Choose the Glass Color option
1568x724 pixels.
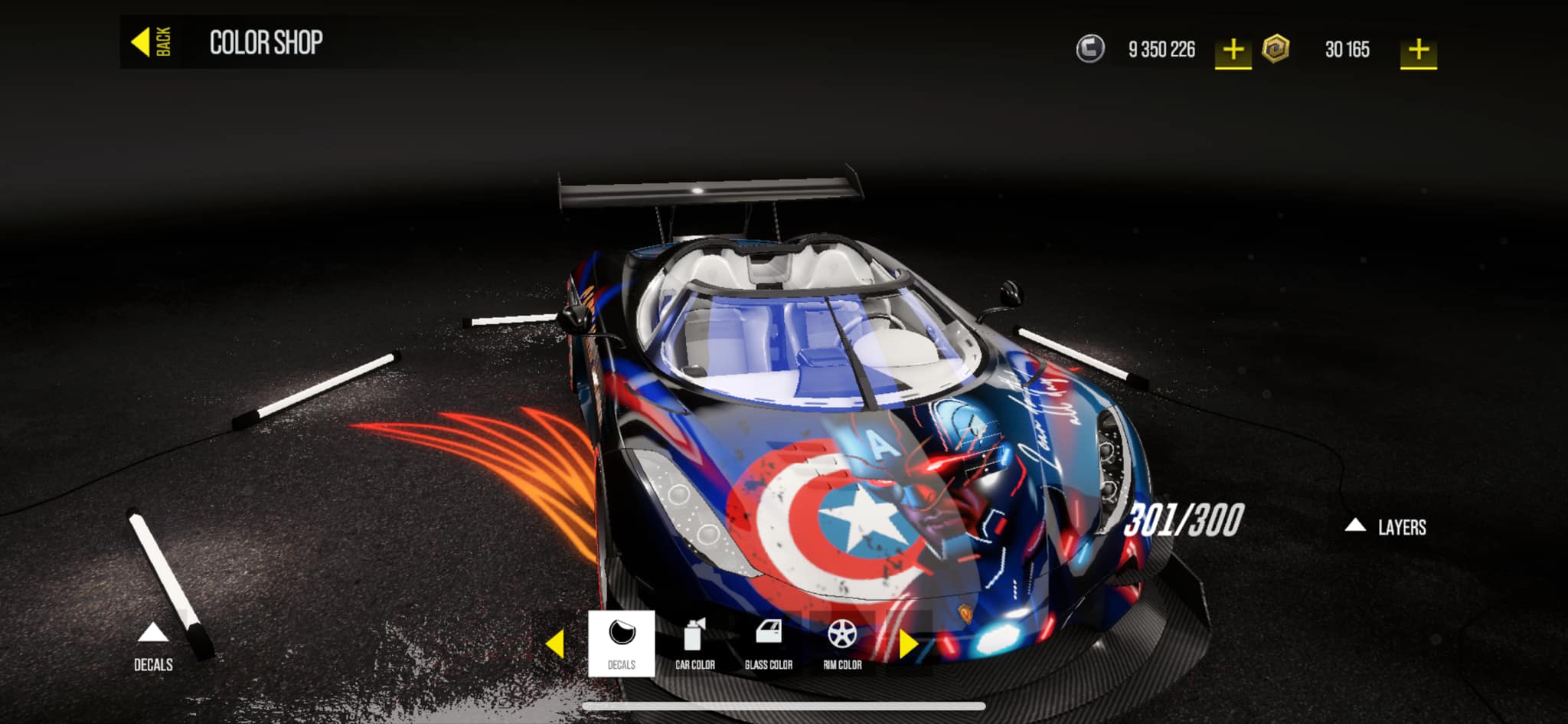click(x=768, y=644)
